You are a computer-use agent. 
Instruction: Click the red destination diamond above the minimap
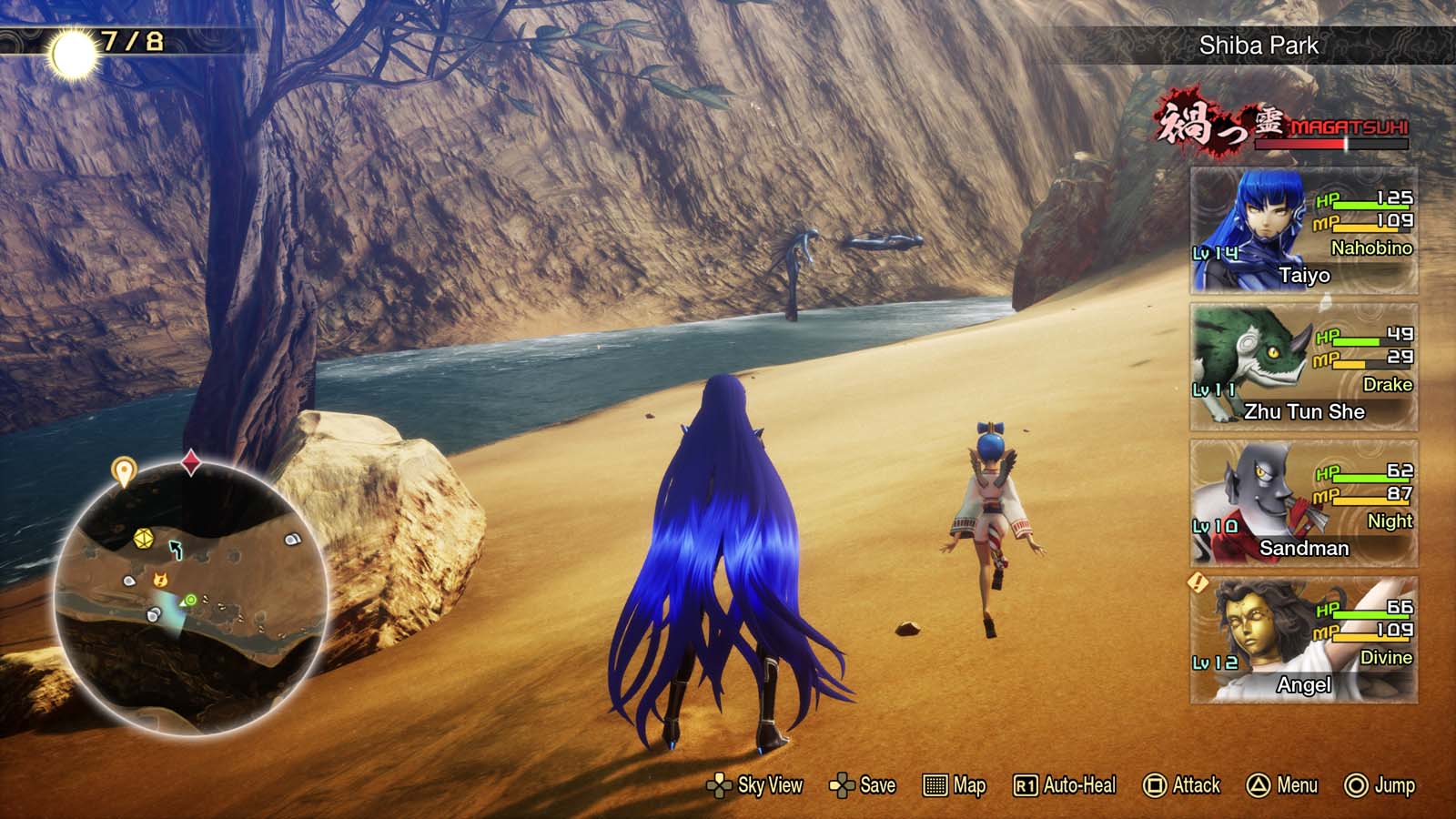189,461
